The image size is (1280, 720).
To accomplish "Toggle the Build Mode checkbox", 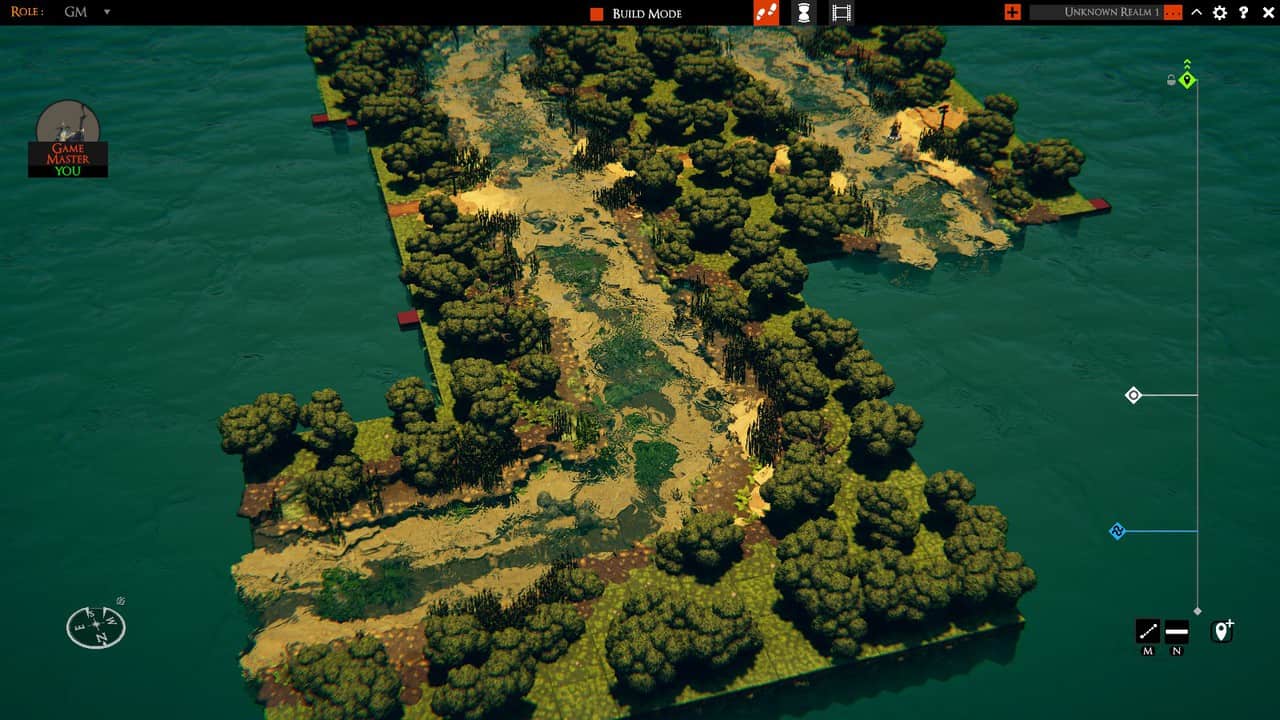I will pos(597,13).
